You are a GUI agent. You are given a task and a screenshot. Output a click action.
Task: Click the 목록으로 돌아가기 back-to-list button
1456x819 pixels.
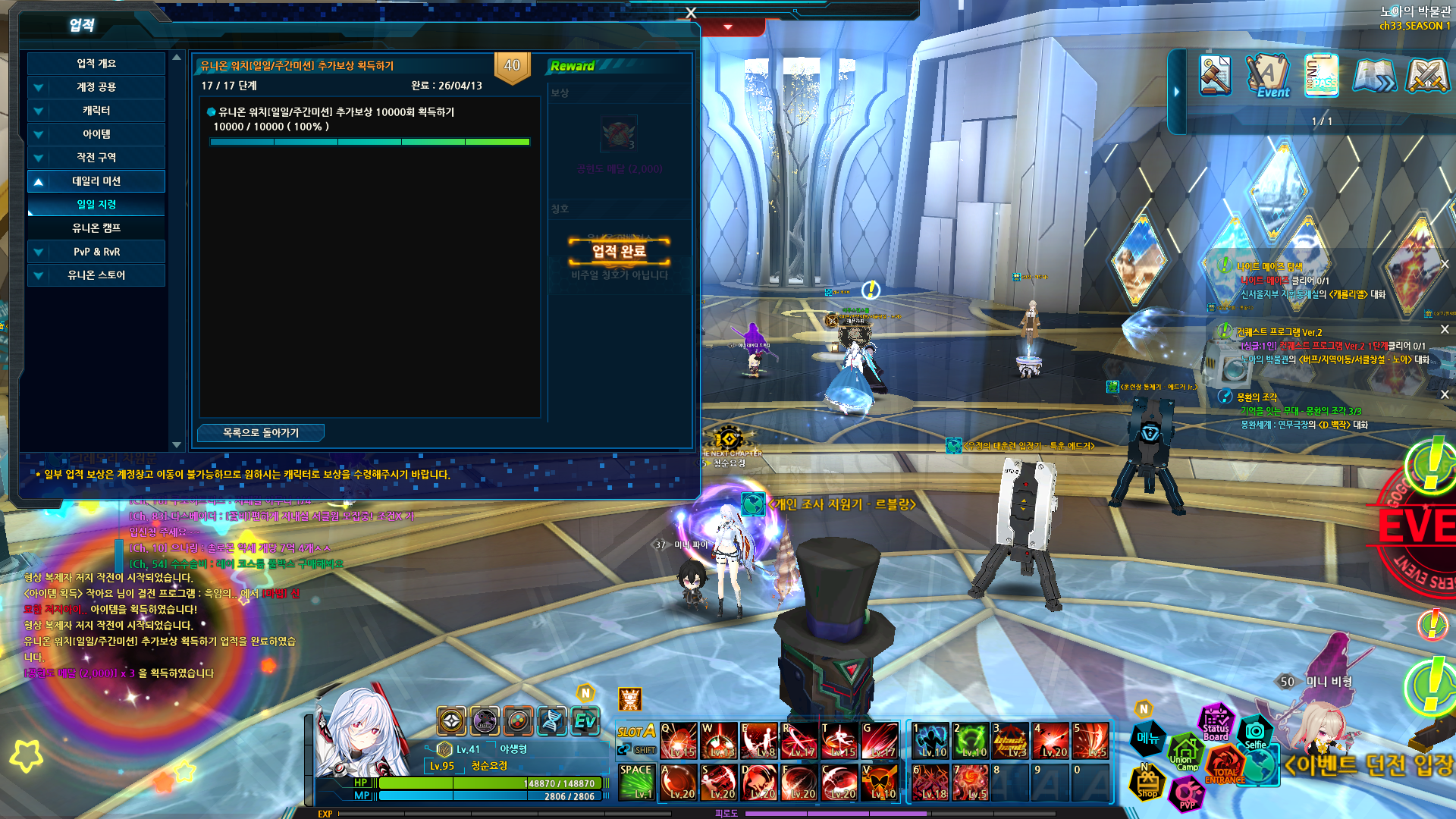[261, 432]
